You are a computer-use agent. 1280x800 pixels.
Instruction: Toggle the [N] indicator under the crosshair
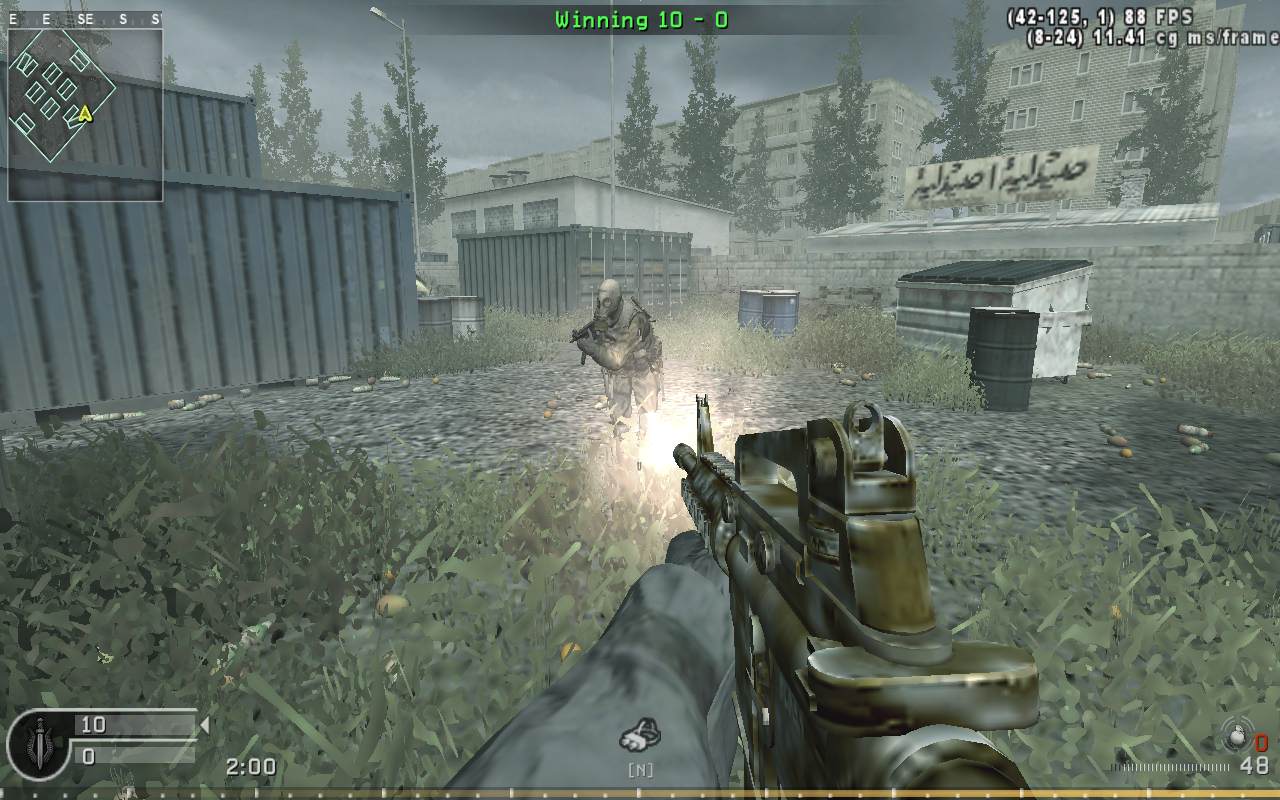[640, 770]
